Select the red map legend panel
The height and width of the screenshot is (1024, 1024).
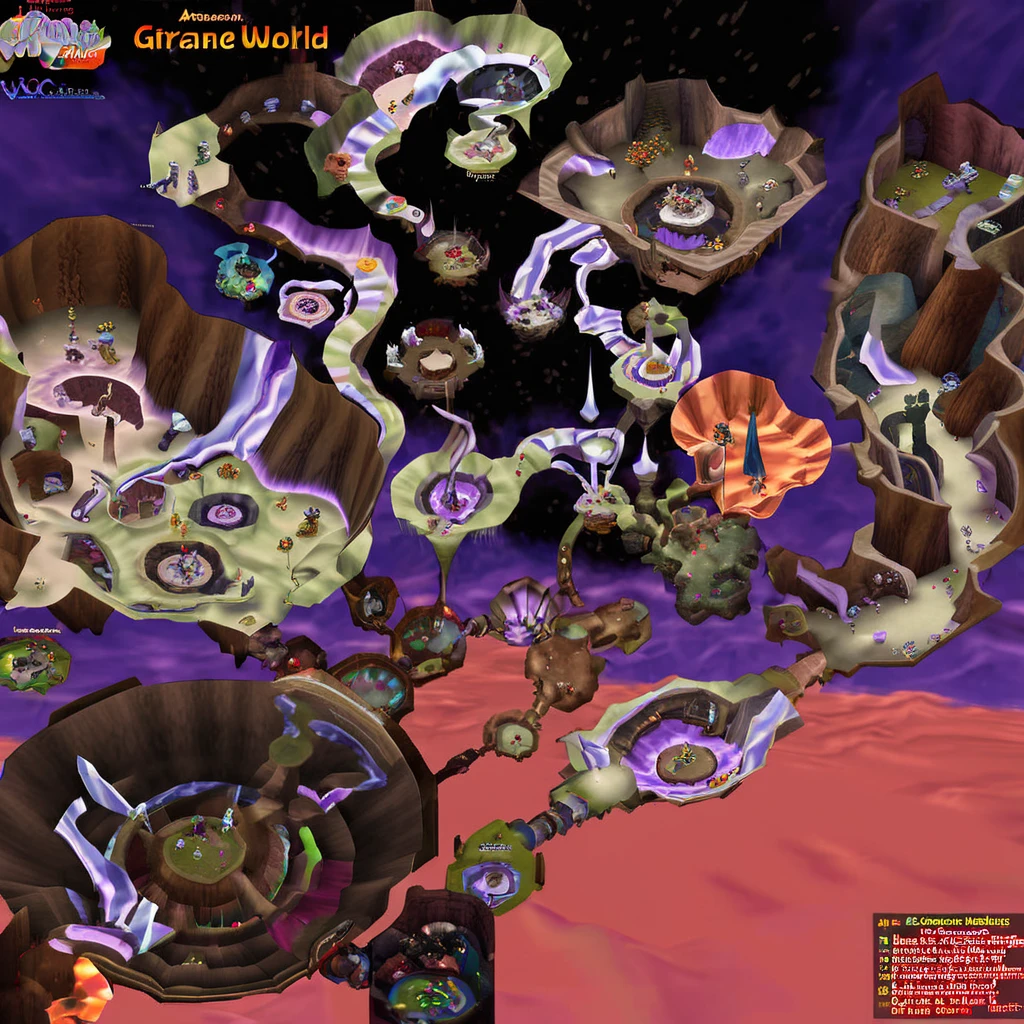pyautogui.click(x=948, y=964)
